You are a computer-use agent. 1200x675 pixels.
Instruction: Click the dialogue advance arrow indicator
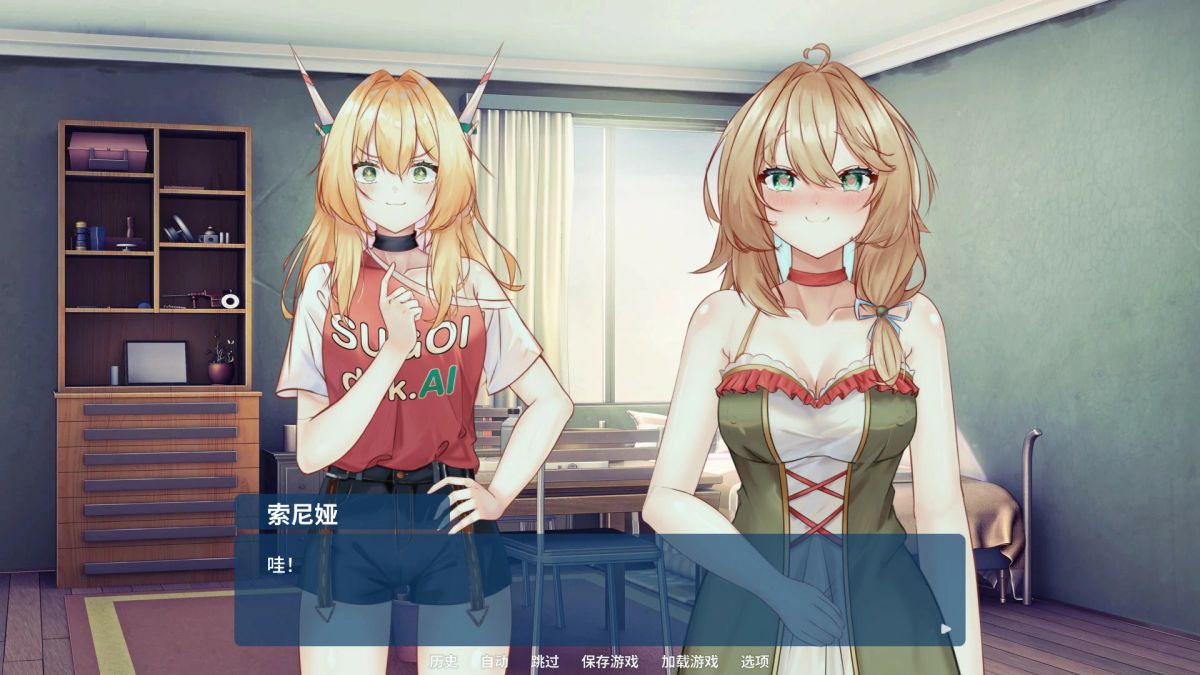click(x=946, y=629)
